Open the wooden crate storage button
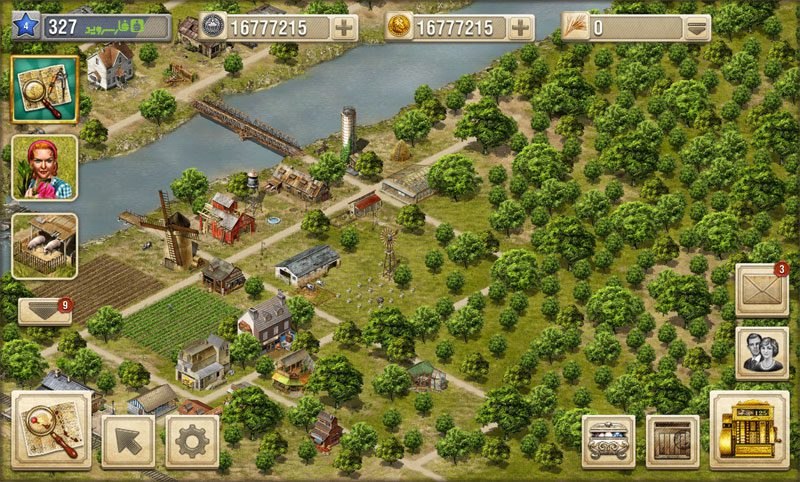 (x=672, y=440)
